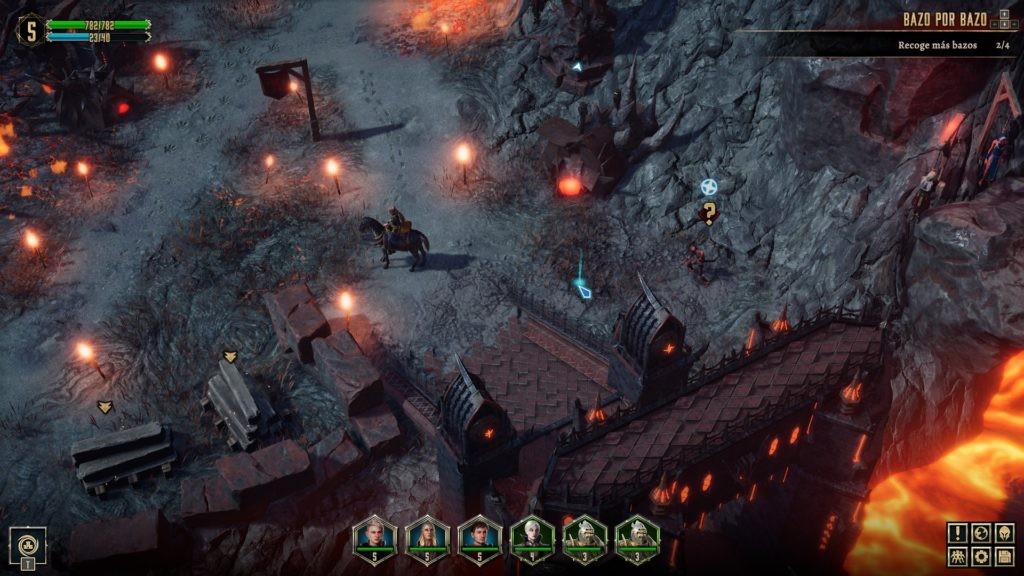
Task: Open the world map globe icon
Action: 980,533
